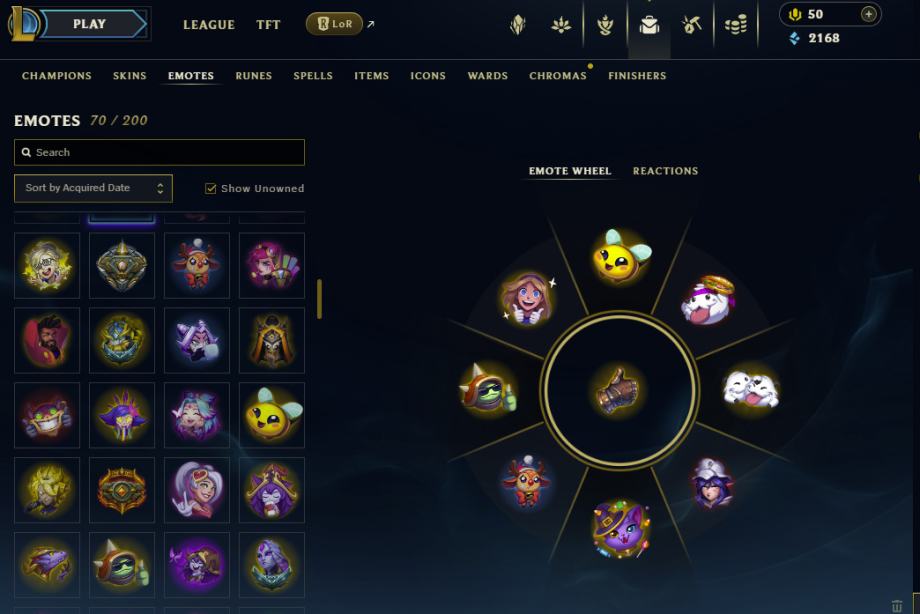Open the Chromas tab

click(558, 76)
